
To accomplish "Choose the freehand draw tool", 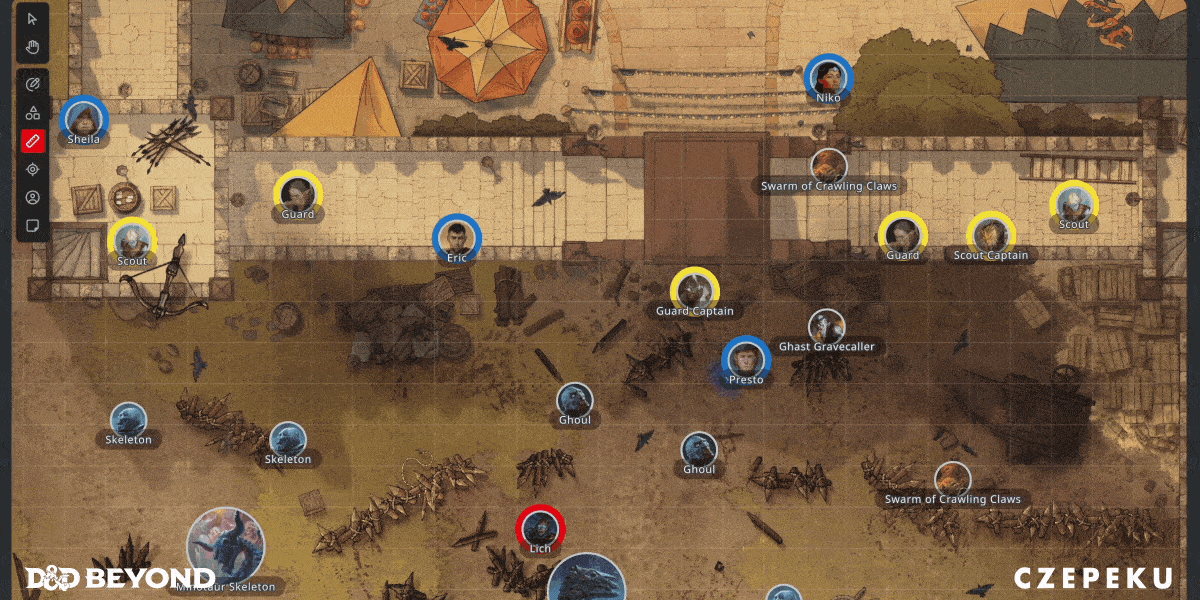I will point(32,85).
